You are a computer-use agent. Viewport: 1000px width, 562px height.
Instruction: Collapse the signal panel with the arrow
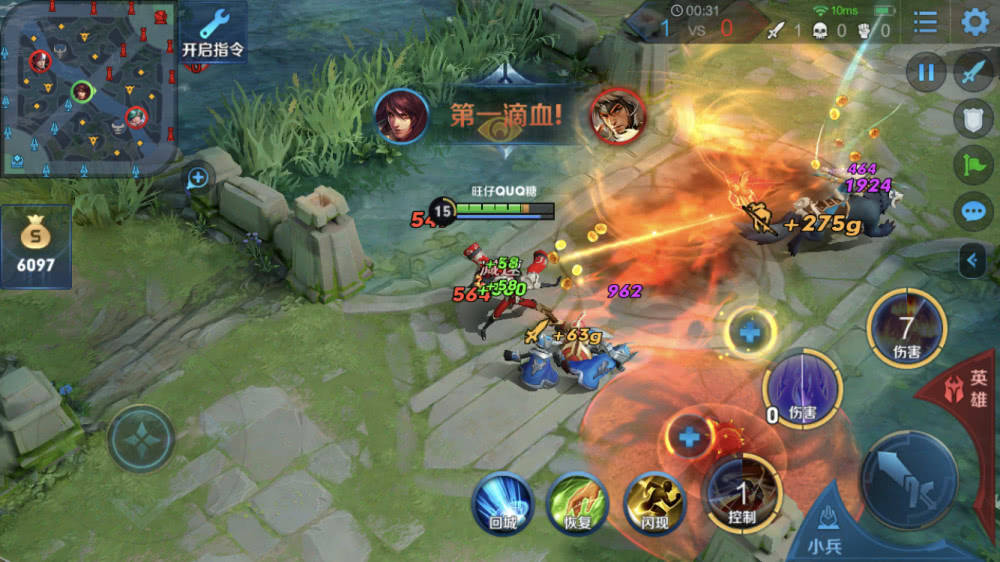[971, 262]
